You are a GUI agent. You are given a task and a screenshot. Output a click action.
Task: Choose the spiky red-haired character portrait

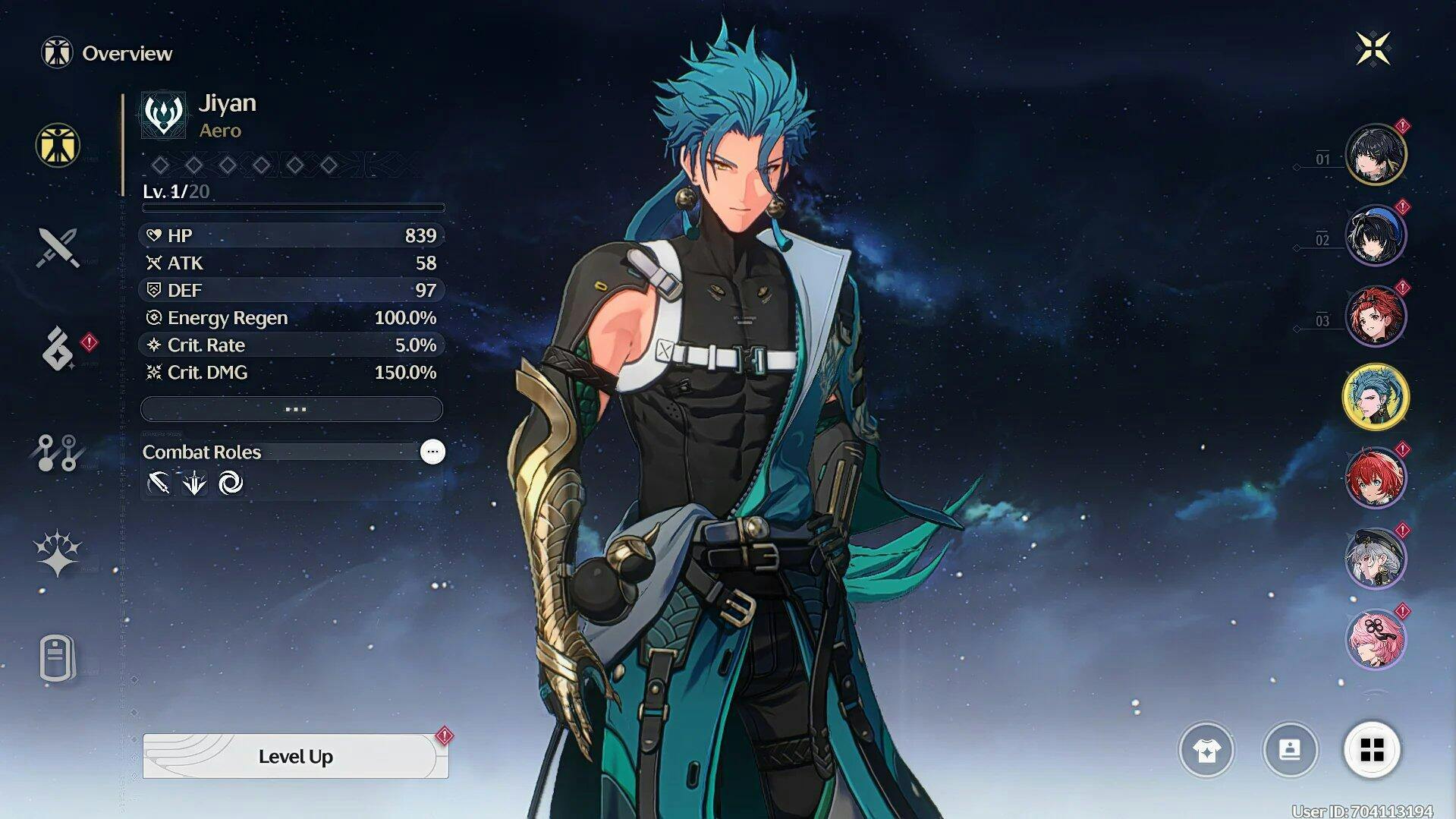(1375, 478)
